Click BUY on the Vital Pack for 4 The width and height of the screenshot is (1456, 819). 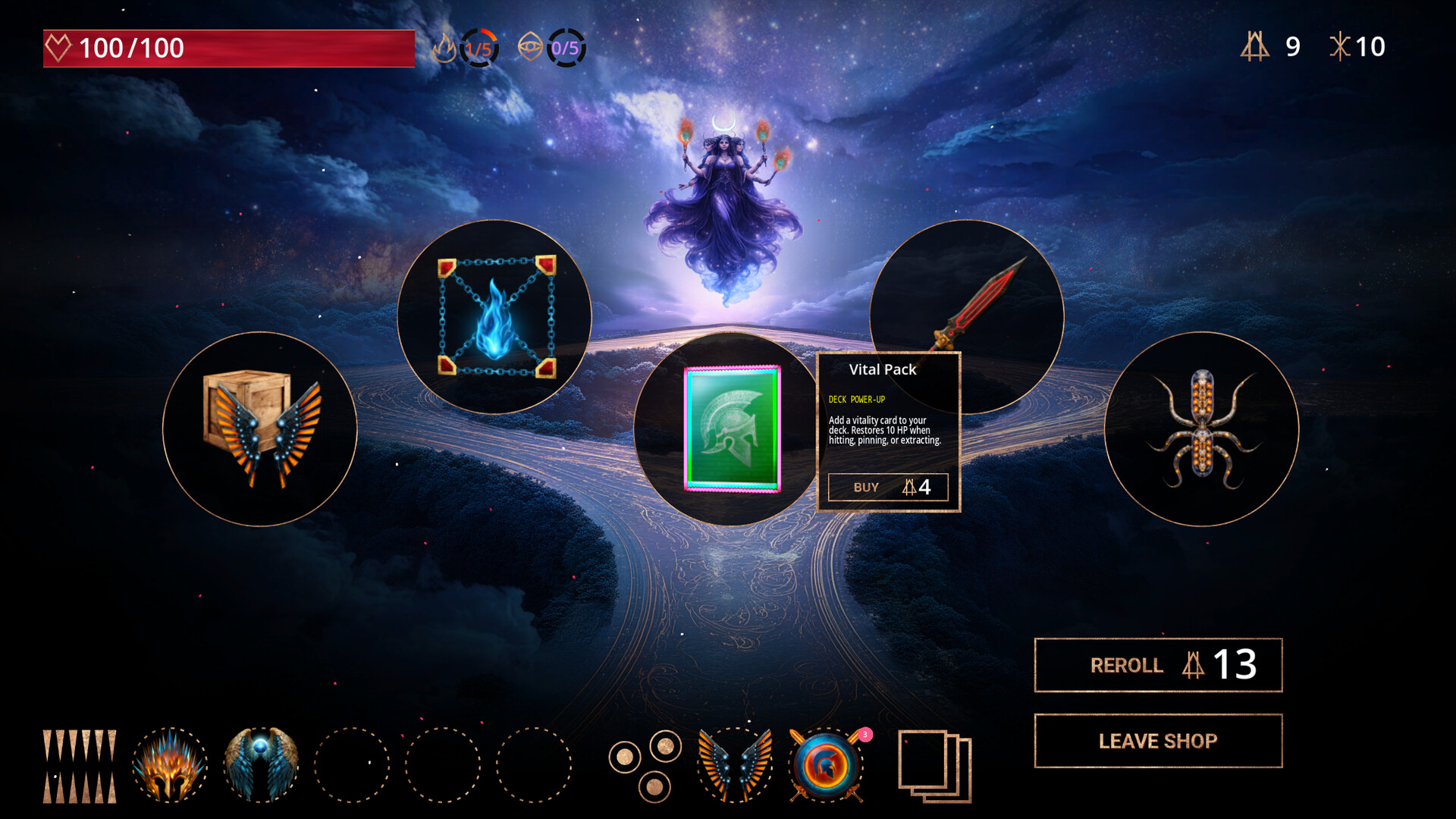887,487
